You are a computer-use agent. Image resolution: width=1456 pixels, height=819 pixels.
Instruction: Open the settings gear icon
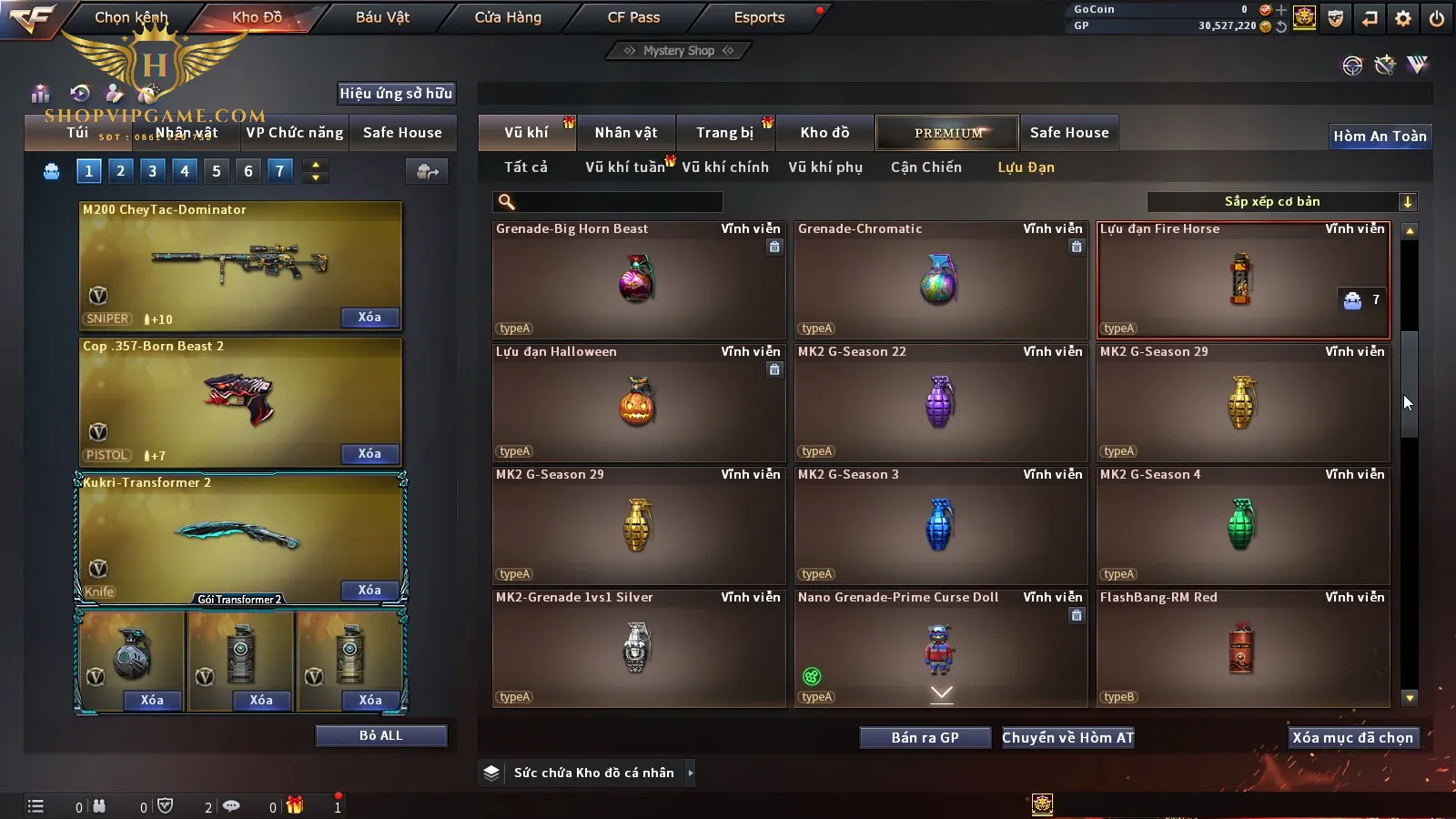tap(1402, 18)
